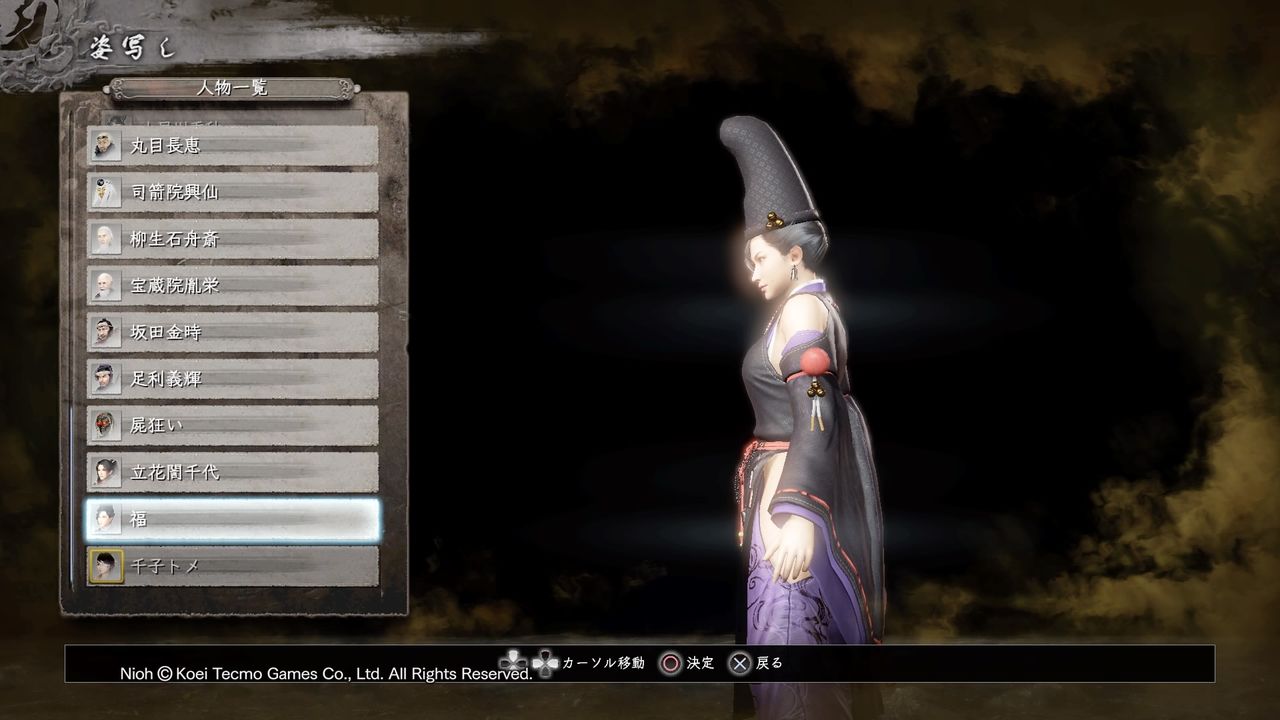Select 柳生石舟斎's white-haired portrait icon
The width and height of the screenshot is (1280, 720).
point(106,239)
